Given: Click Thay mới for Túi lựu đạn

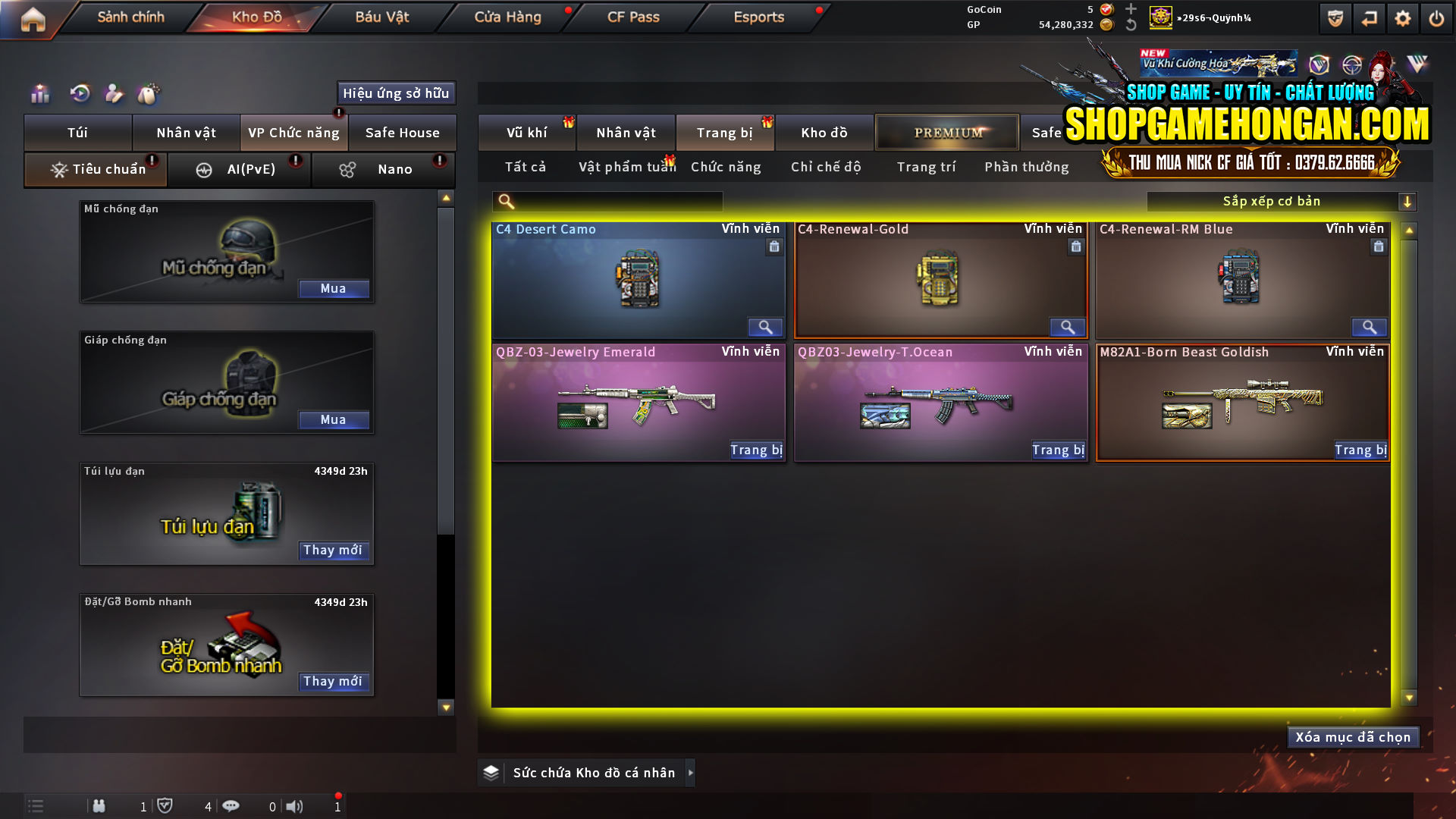Looking at the screenshot, I should [334, 551].
